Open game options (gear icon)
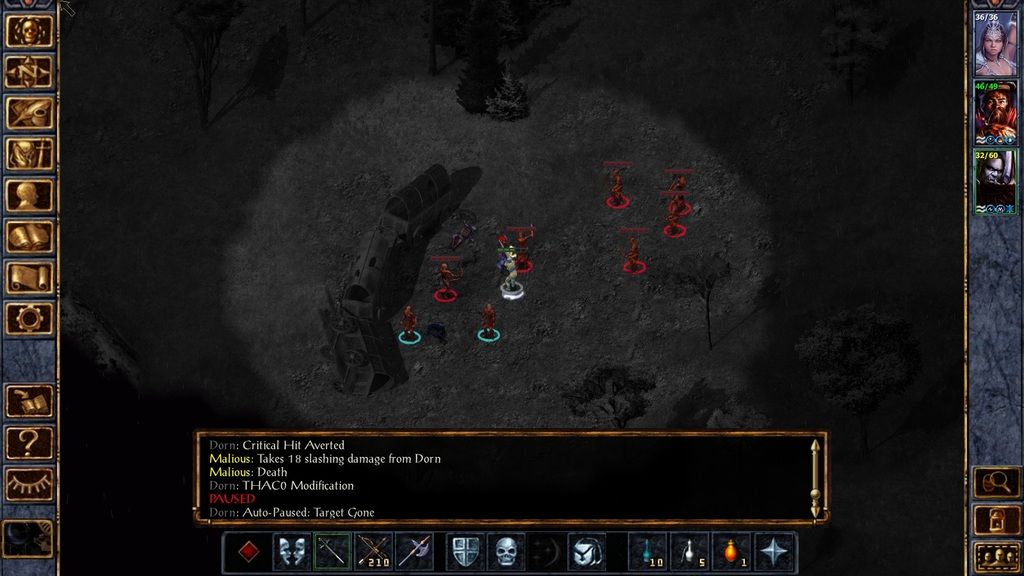 point(29,318)
